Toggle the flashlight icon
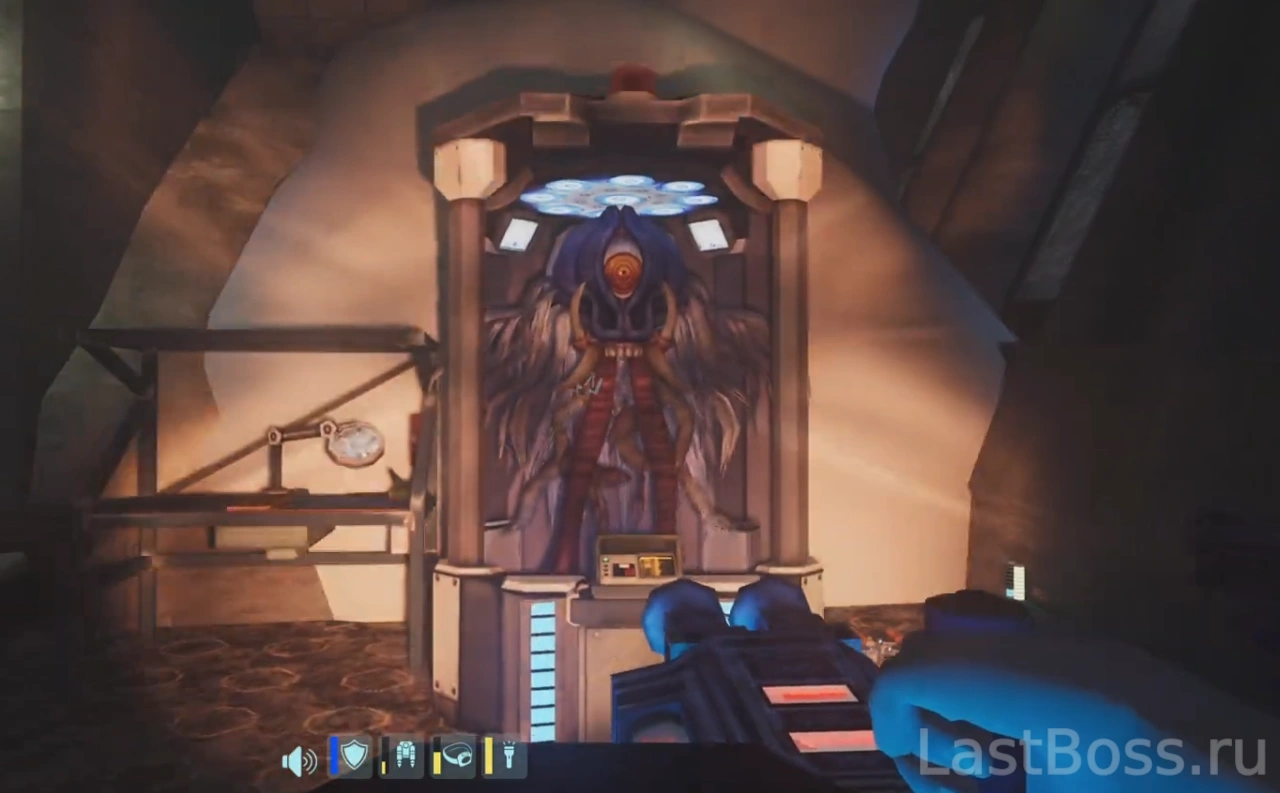 (508, 757)
